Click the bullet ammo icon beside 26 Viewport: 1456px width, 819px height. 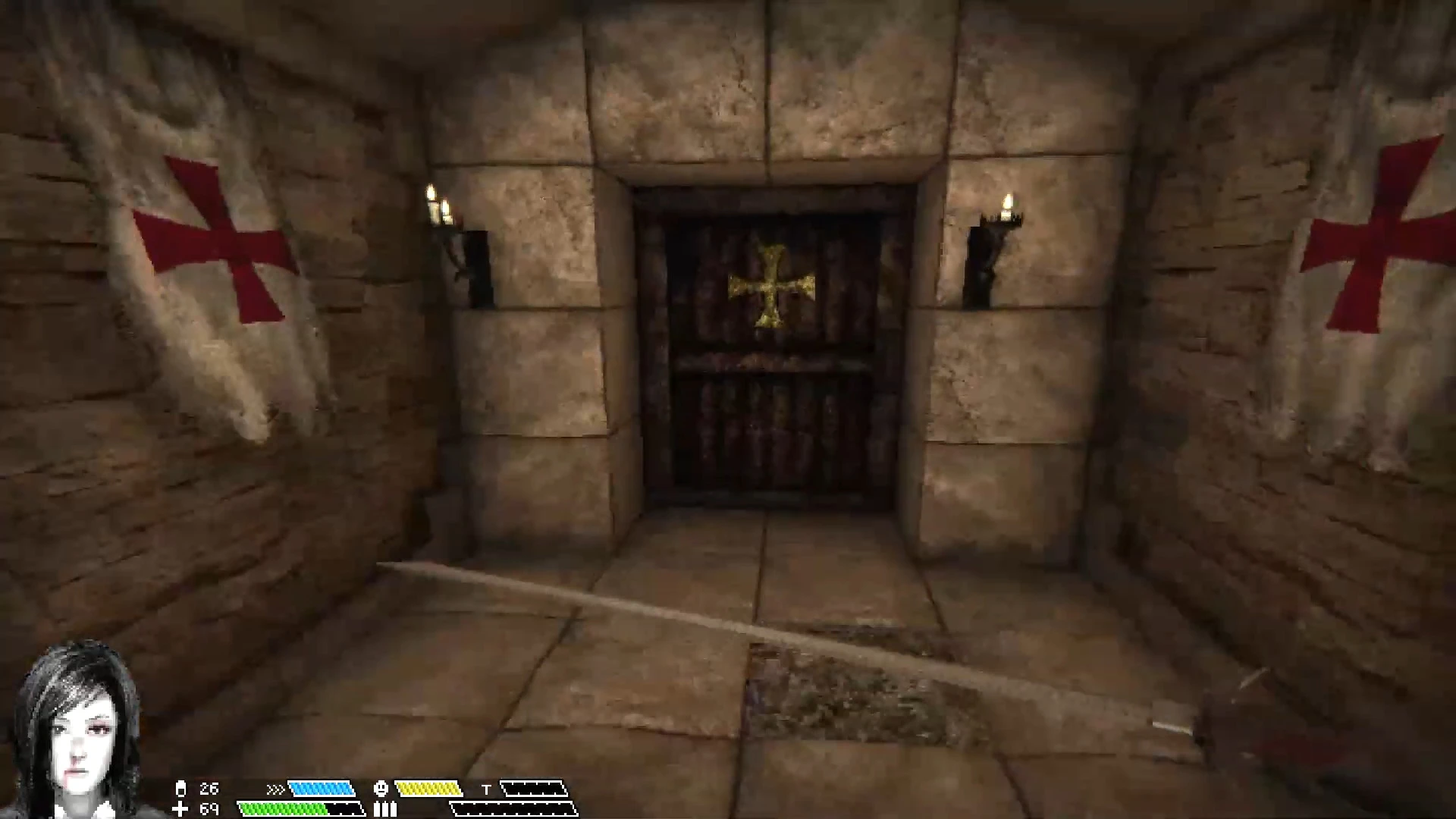[180, 789]
